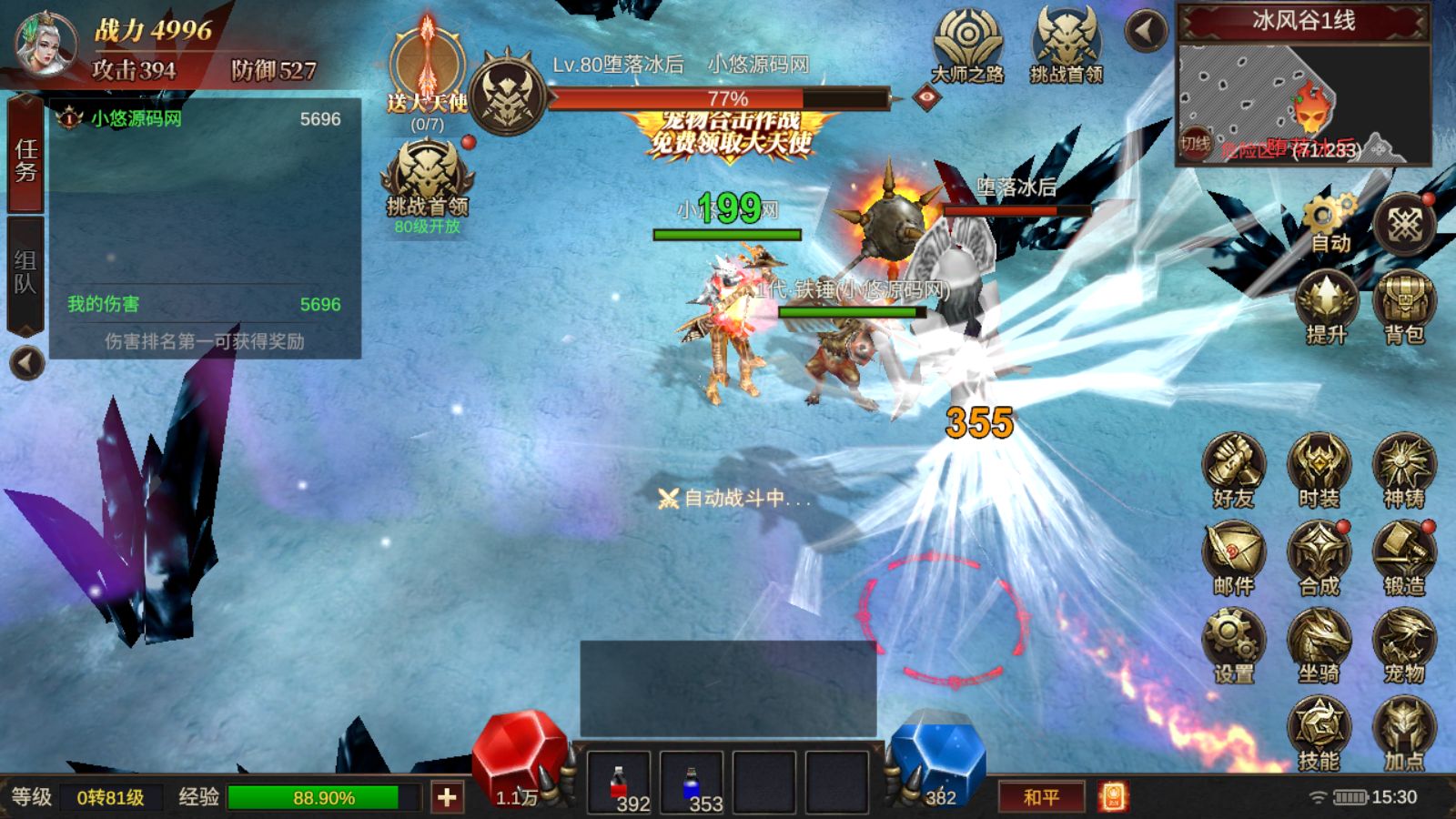This screenshot has width=1456, height=819.
Task: Collapse the top icon row arrow
Action: (1146, 31)
